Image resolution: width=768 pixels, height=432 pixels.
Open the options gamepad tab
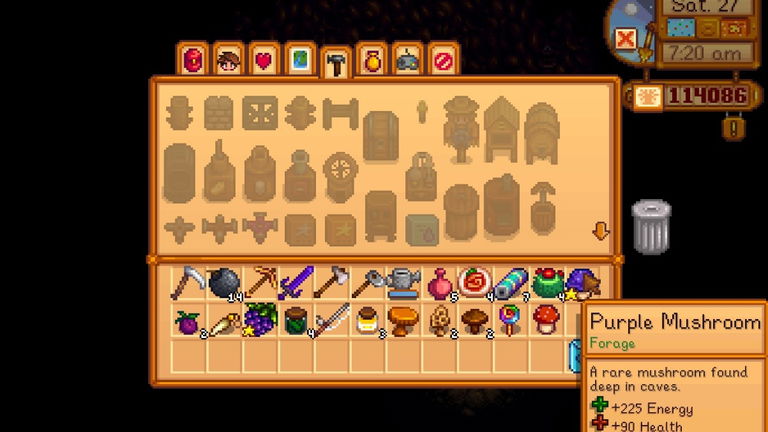click(x=407, y=61)
